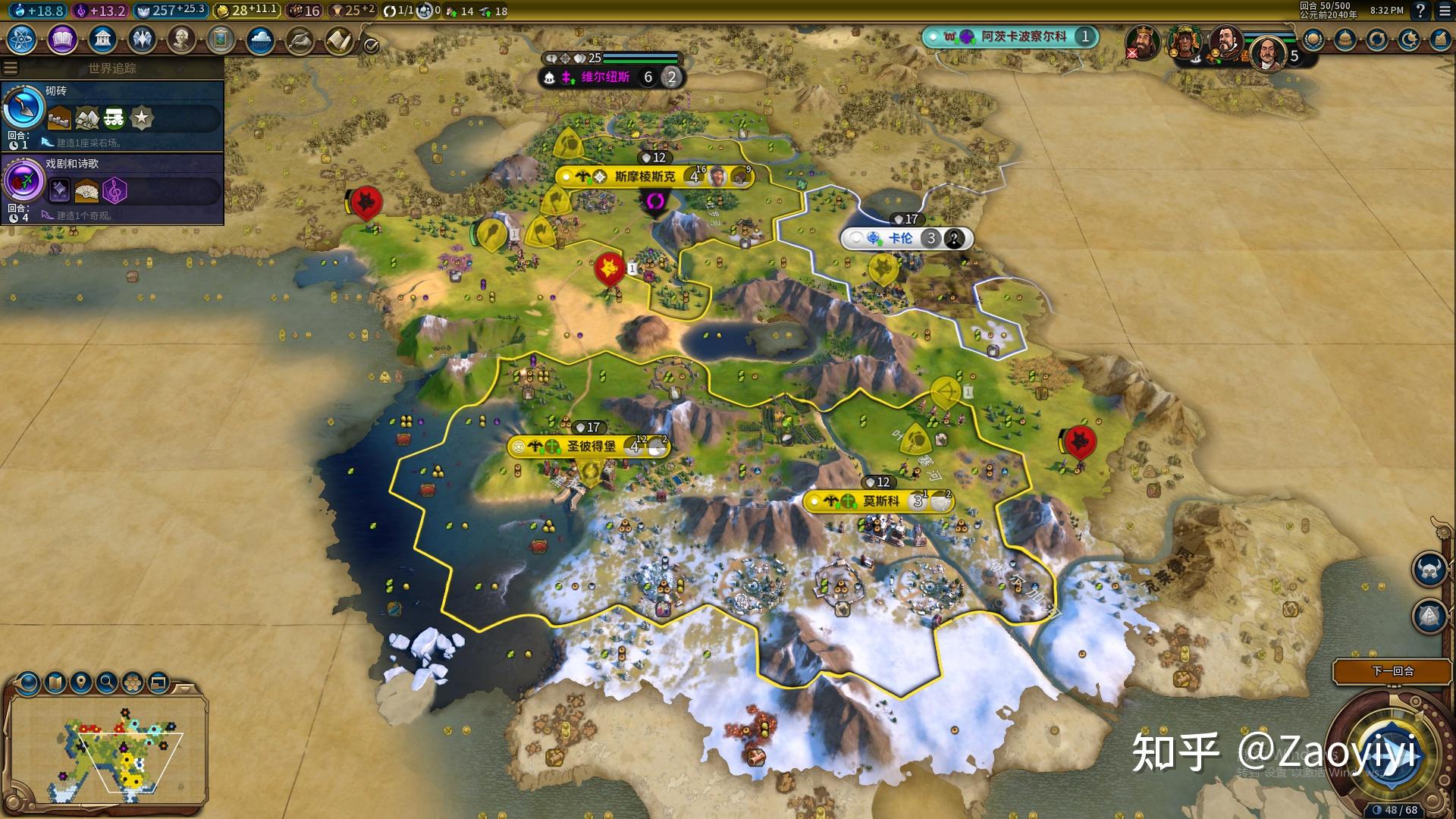The height and width of the screenshot is (819, 1456).
Task: Select the 戏剧和诗歌 civic panel
Action: point(112,188)
